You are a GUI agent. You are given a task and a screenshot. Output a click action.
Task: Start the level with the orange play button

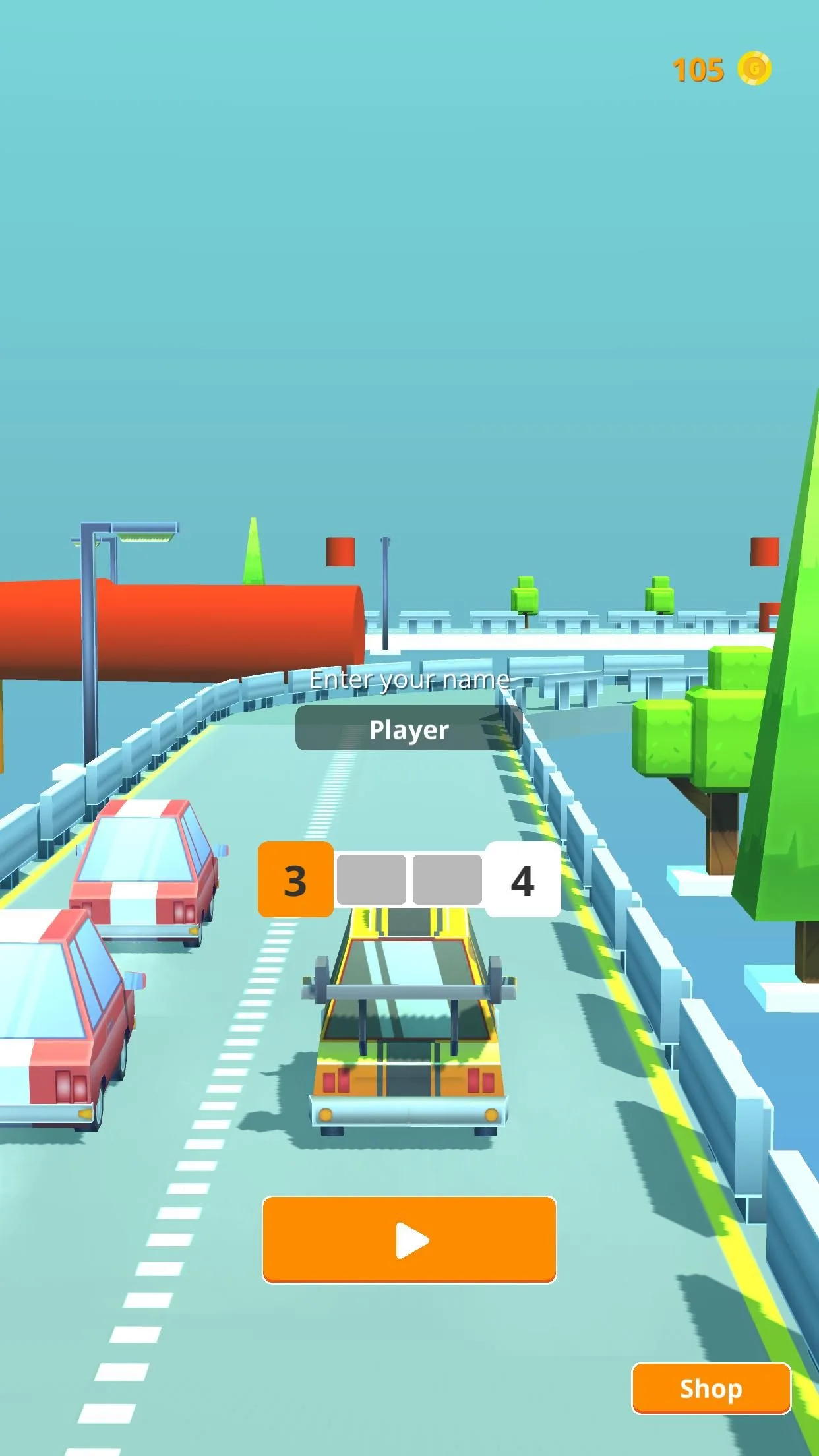click(409, 1240)
